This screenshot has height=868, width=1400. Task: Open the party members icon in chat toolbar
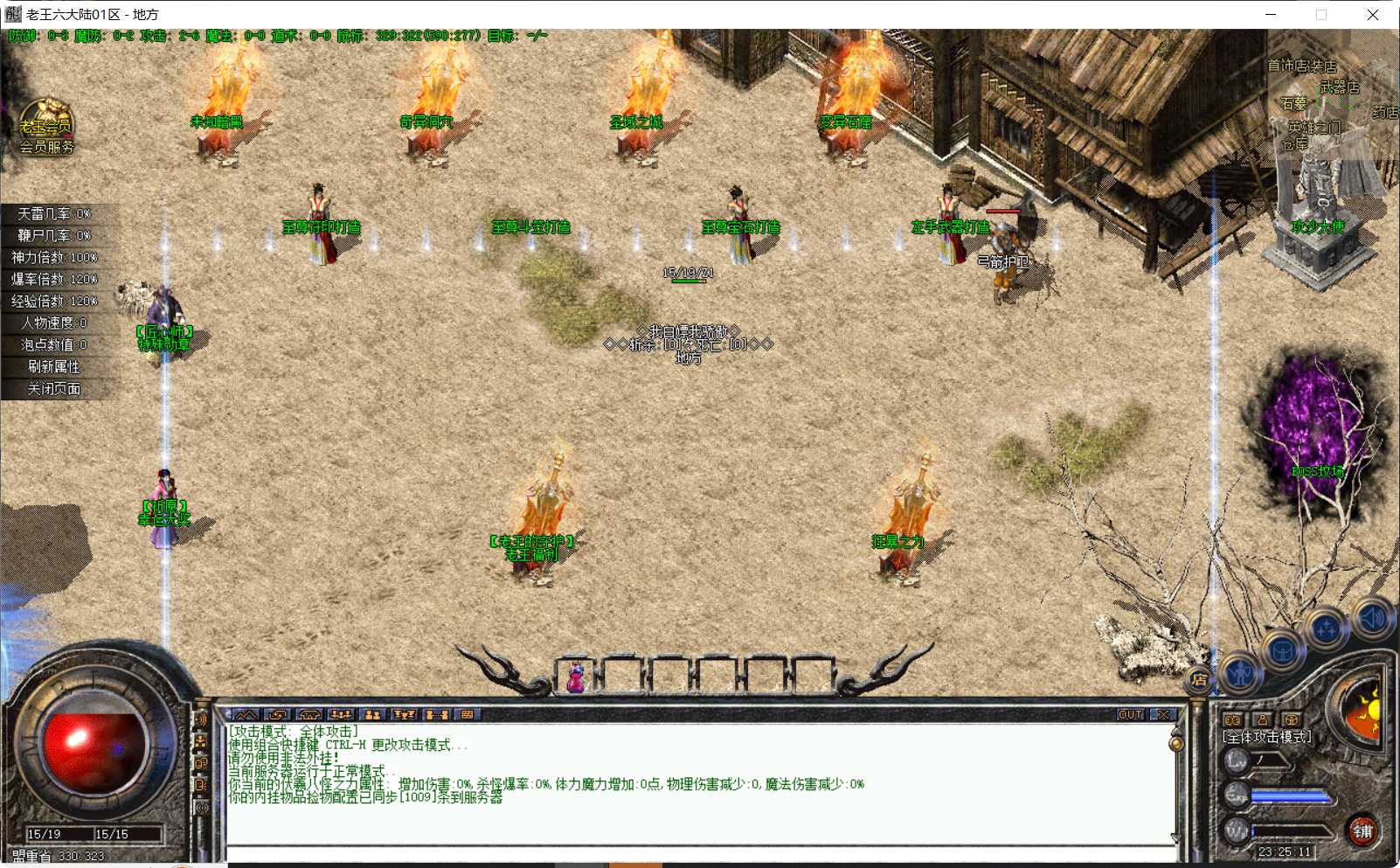click(339, 715)
